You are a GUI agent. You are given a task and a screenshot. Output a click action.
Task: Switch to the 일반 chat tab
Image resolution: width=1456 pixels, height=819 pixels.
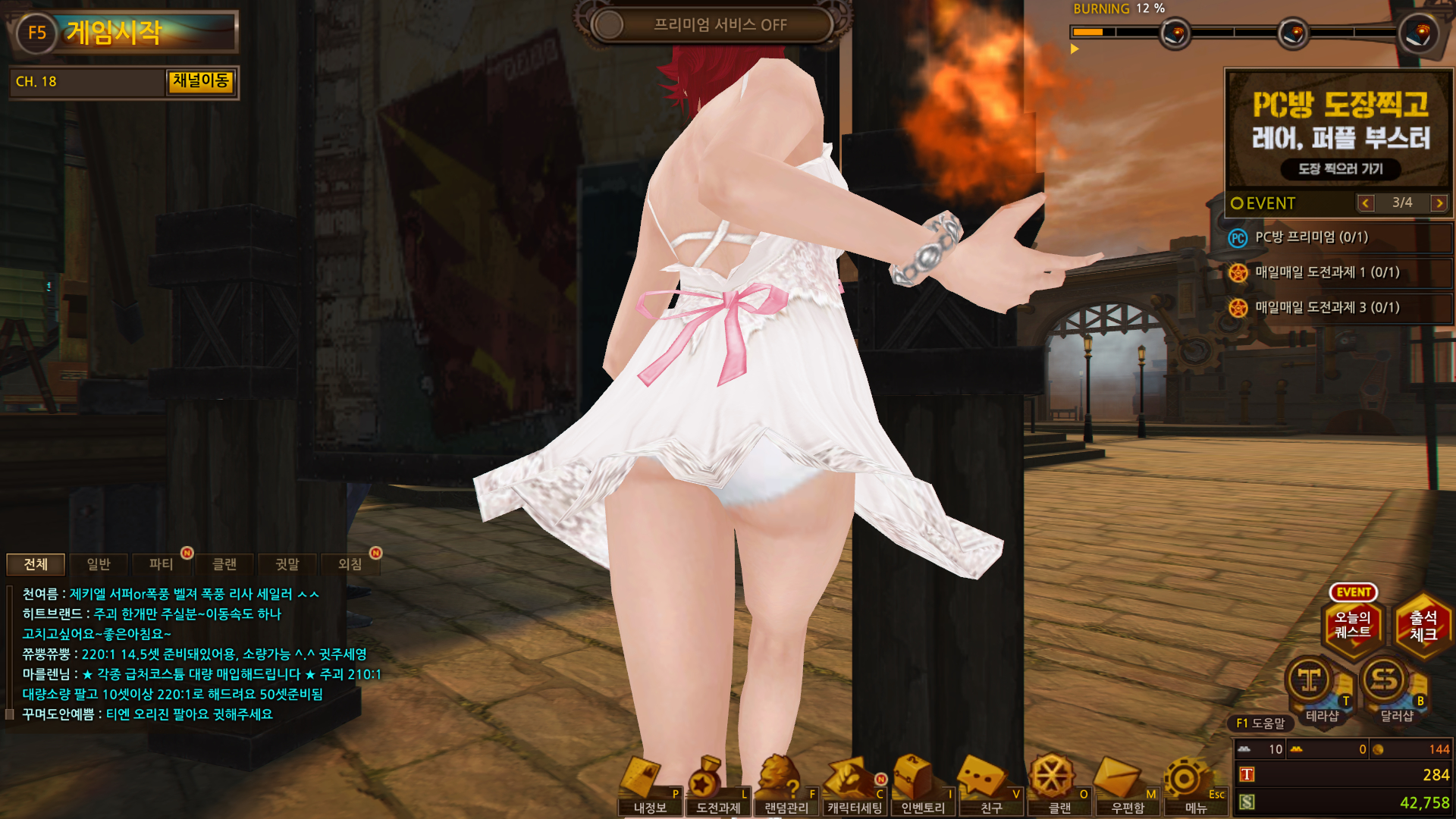click(x=99, y=564)
